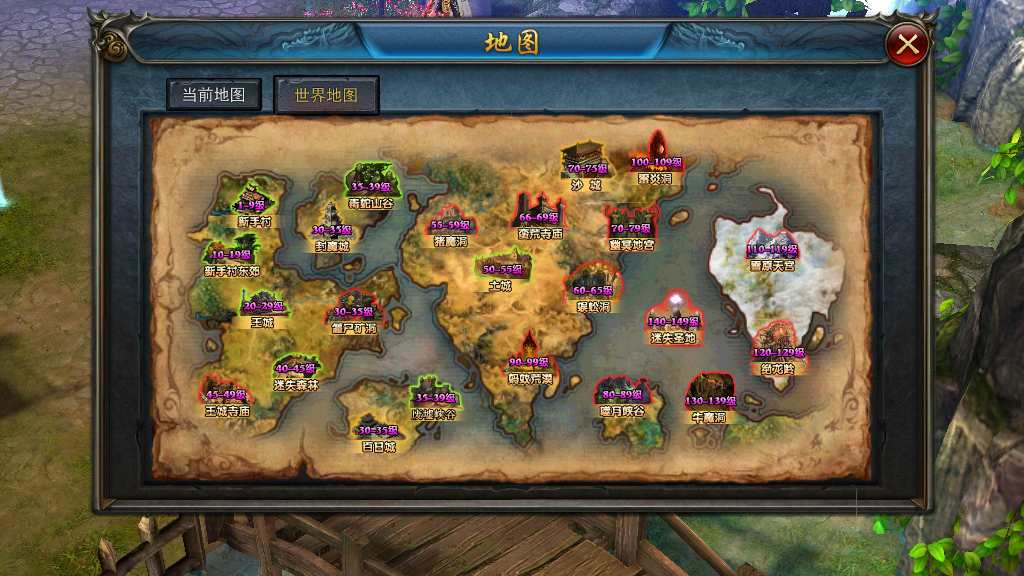Select the 世界地图 tab
The image size is (1024, 576).
coord(326,96)
